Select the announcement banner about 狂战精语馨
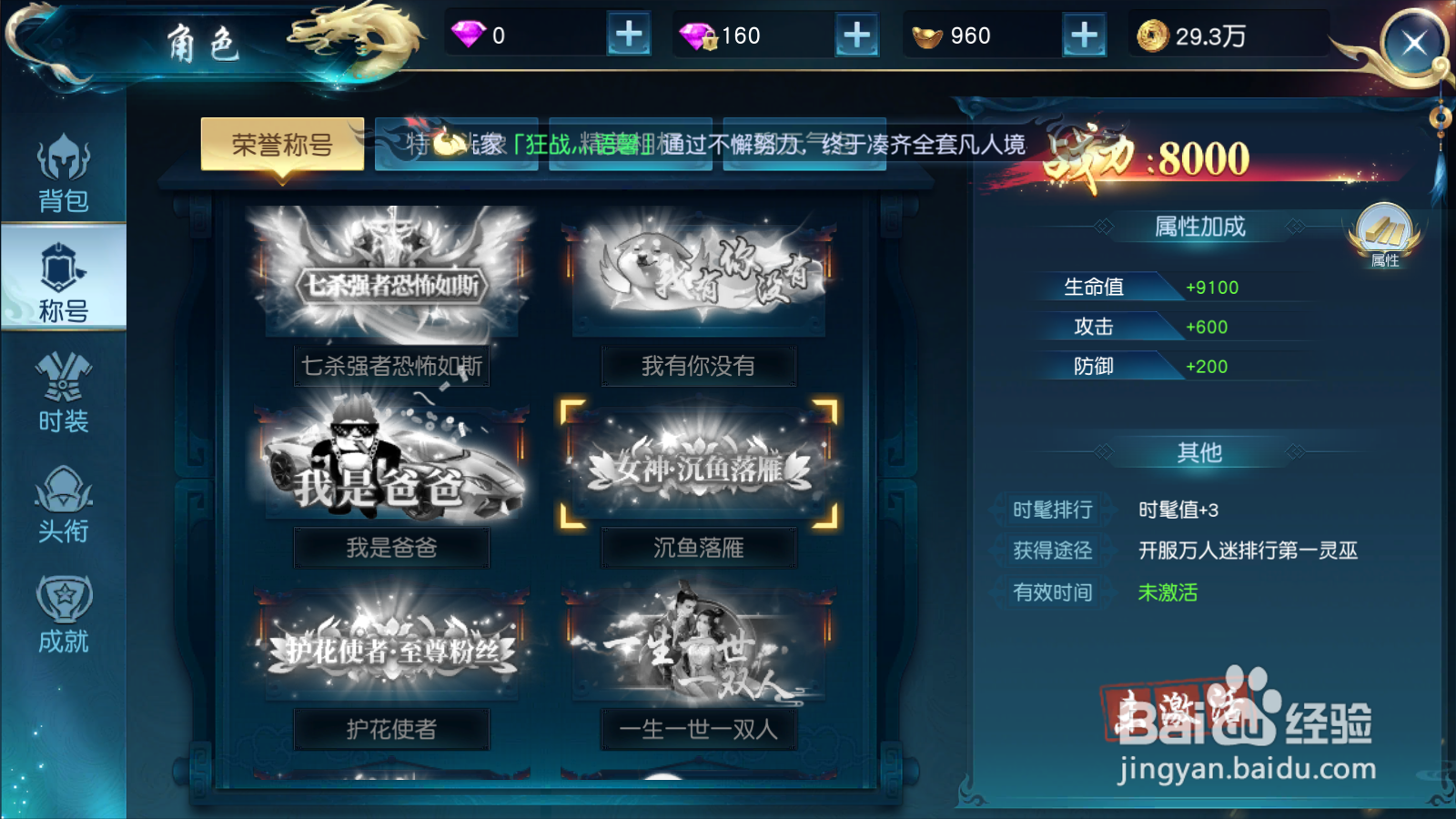The width and height of the screenshot is (1456, 819). [701, 146]
